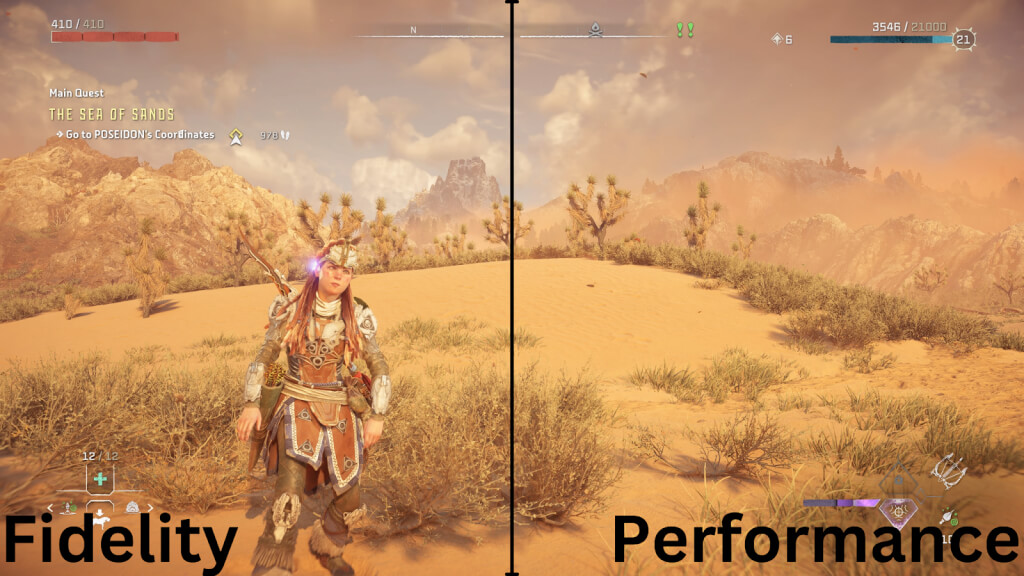
Task: Click the POSEIDON's Coordinates waypoint marker icon
Action: tap(236, 135)
